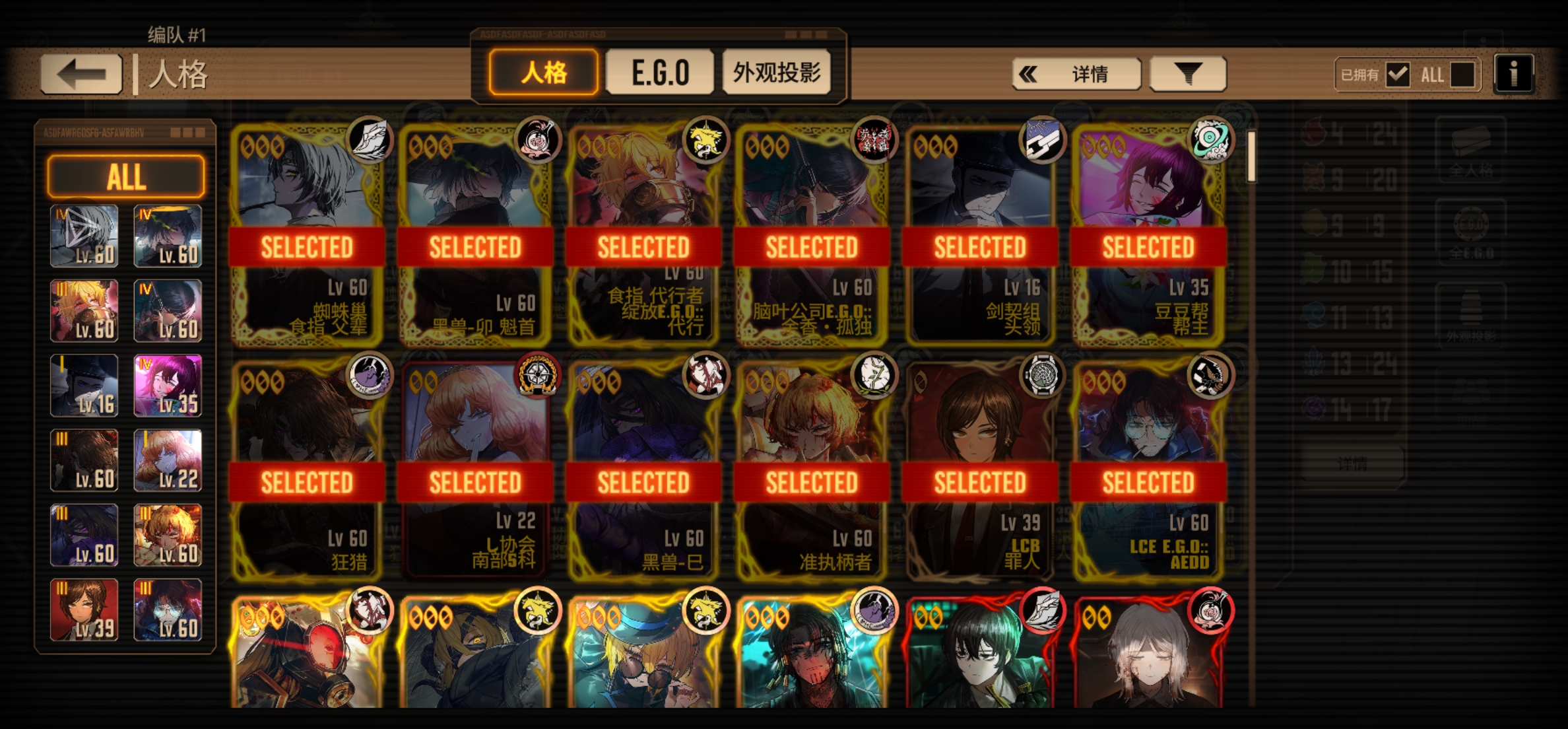Click the filter funnel icon
The width and height of the screenshot is (1568, 729).
1186,73
